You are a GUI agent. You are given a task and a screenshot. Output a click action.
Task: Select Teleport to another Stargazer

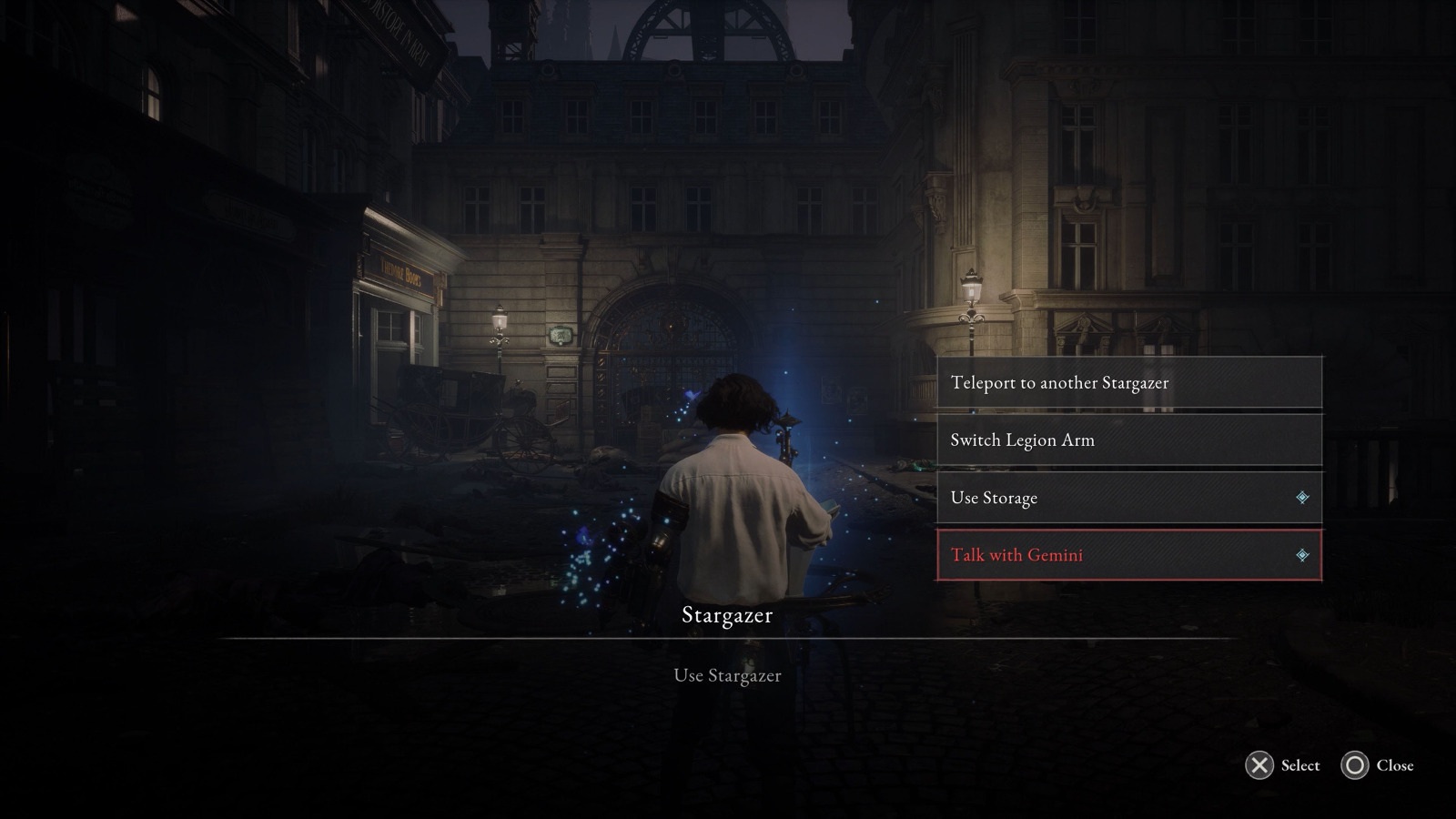[1128, 382]
